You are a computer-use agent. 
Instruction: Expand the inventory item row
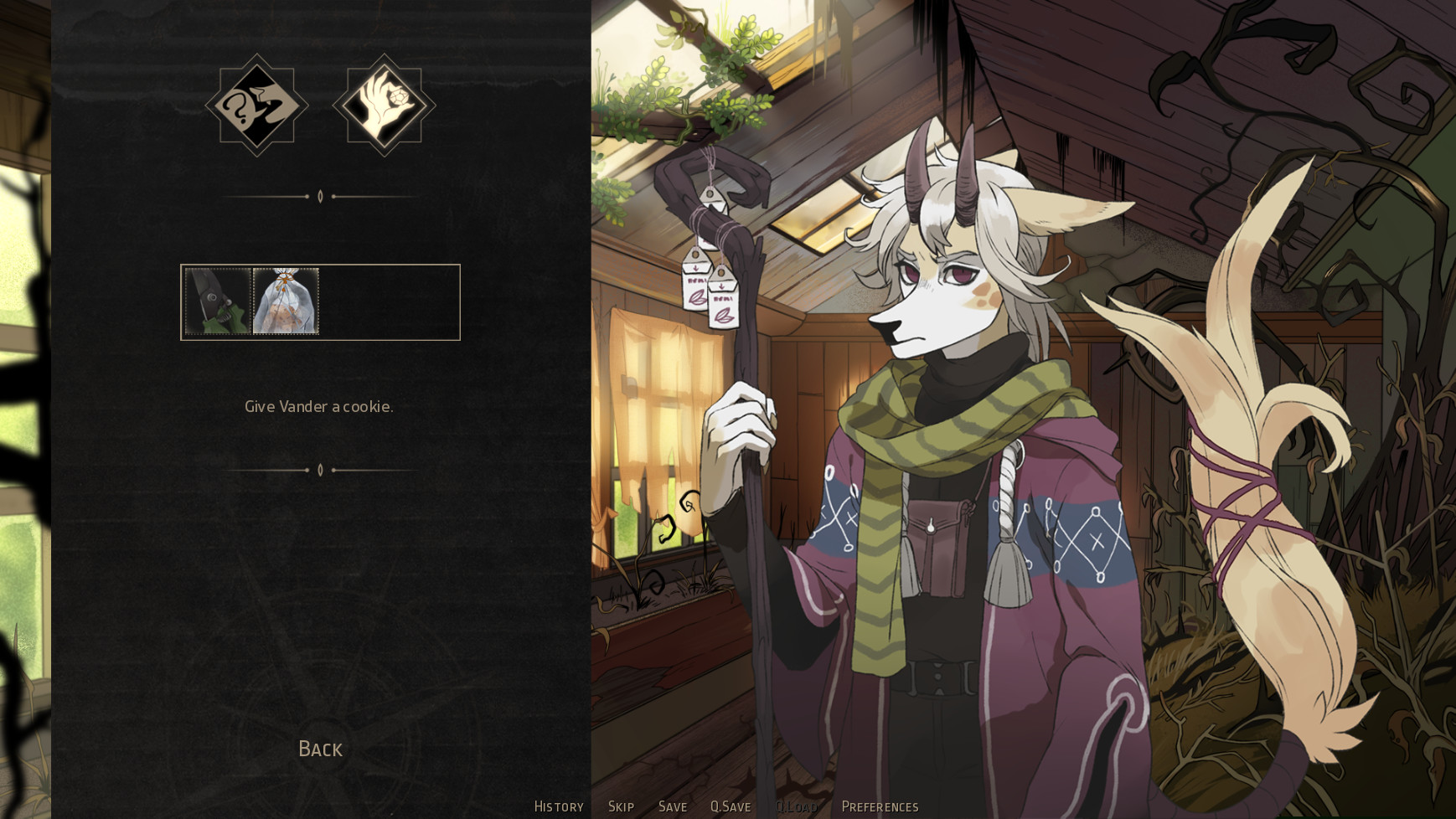[x=319, y=301]
